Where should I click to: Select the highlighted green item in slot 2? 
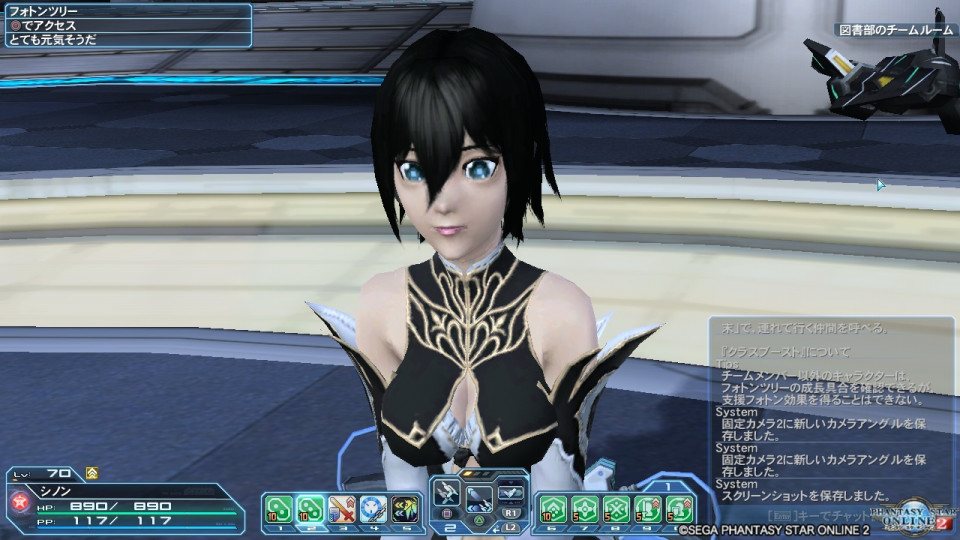(310, 509)
